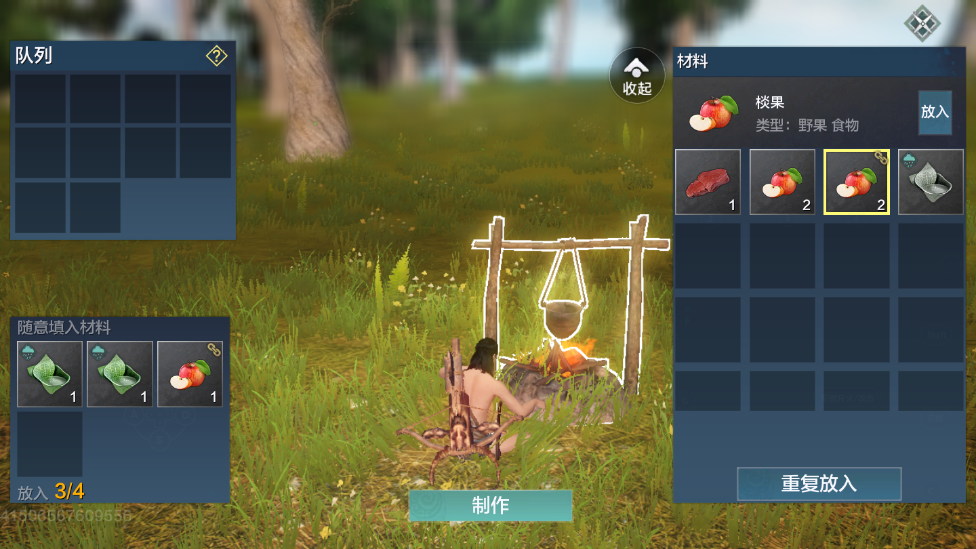Open the 队列 queue help question mark

point(217,56)
